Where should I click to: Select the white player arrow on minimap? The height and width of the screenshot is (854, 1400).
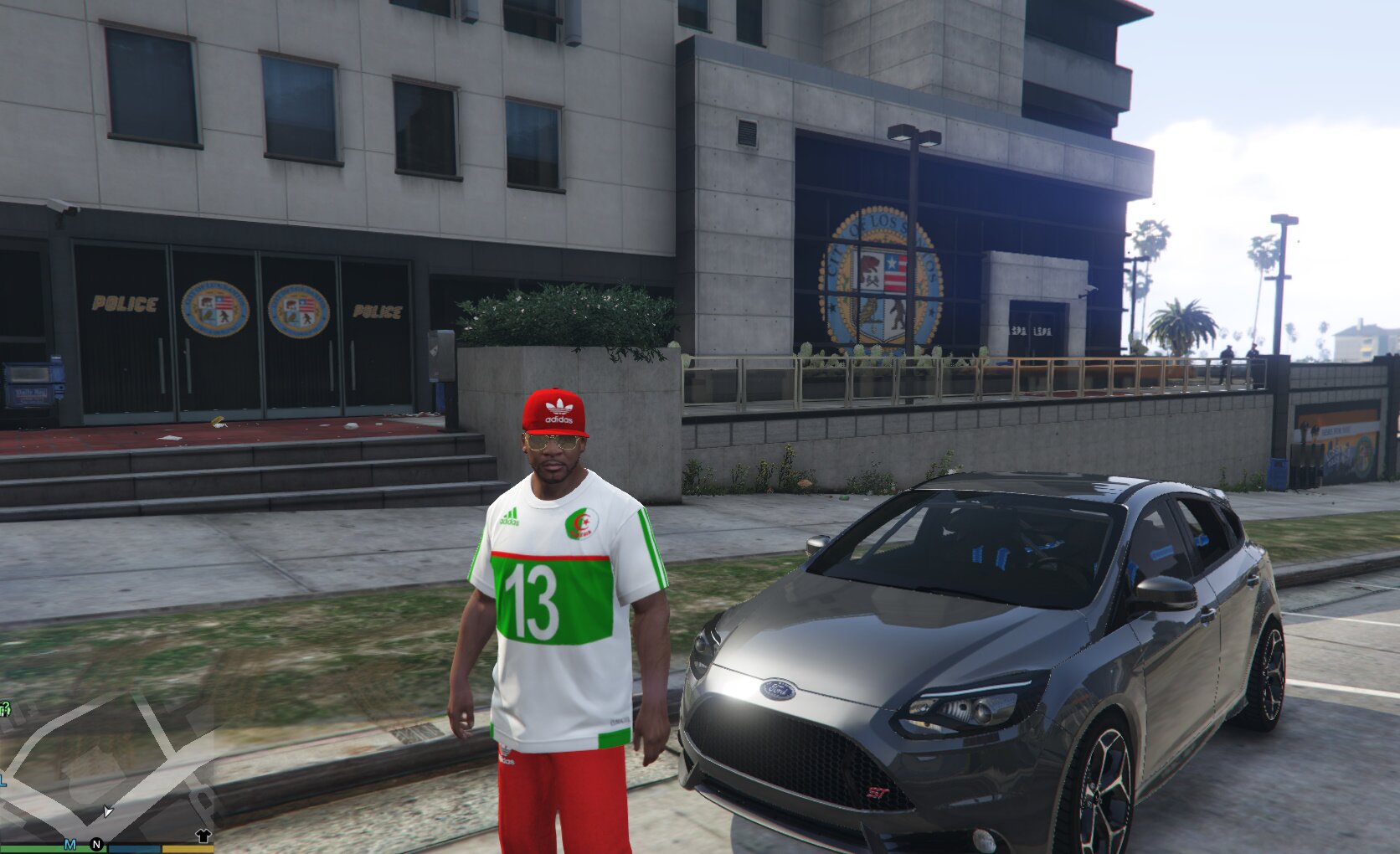click(x=107, y=810)
